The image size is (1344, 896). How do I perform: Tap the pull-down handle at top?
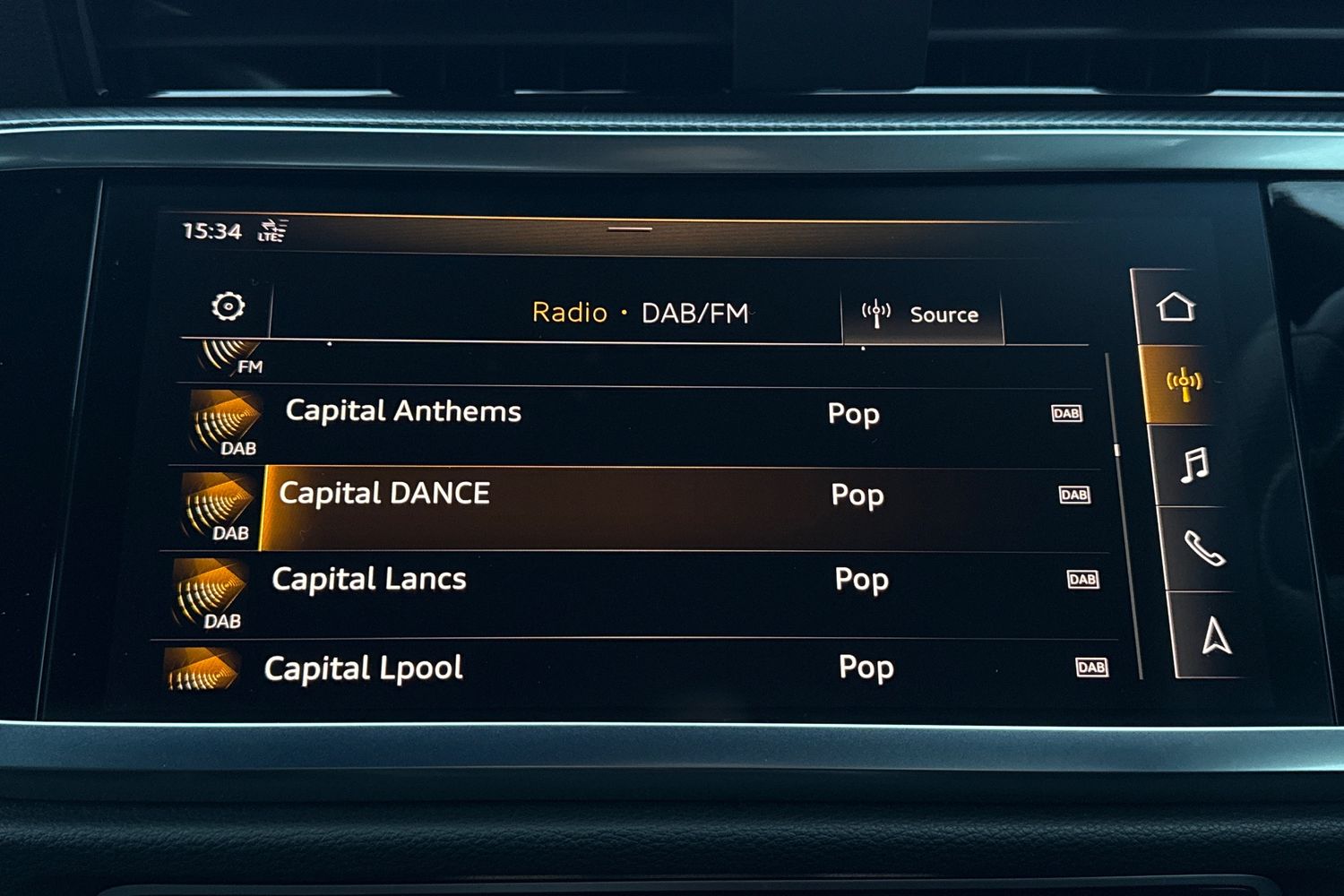pos(630,229)
